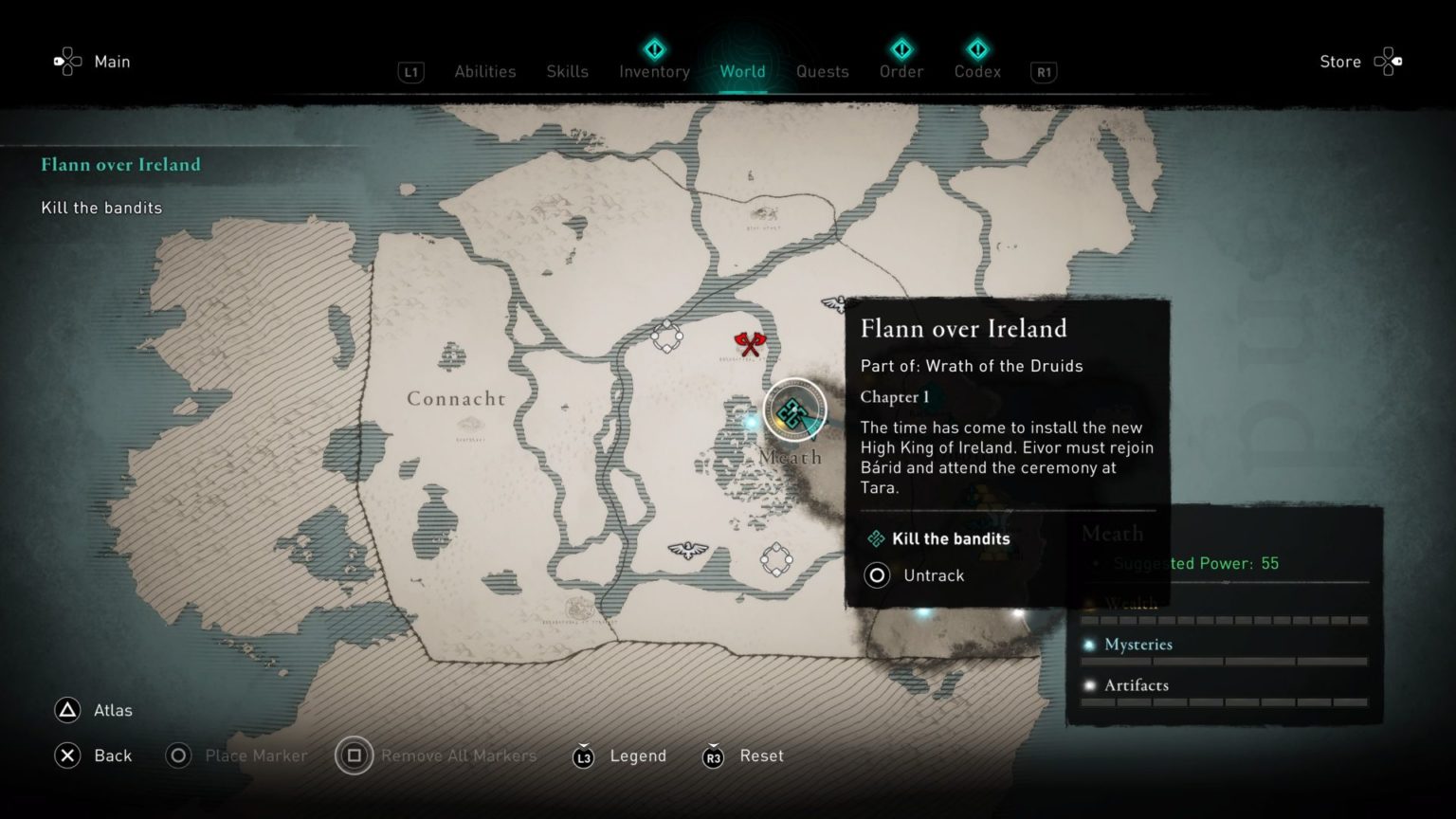Open the Inventory tab
The height and width of the screenshot is (819, 1456).
click(654, 71)
